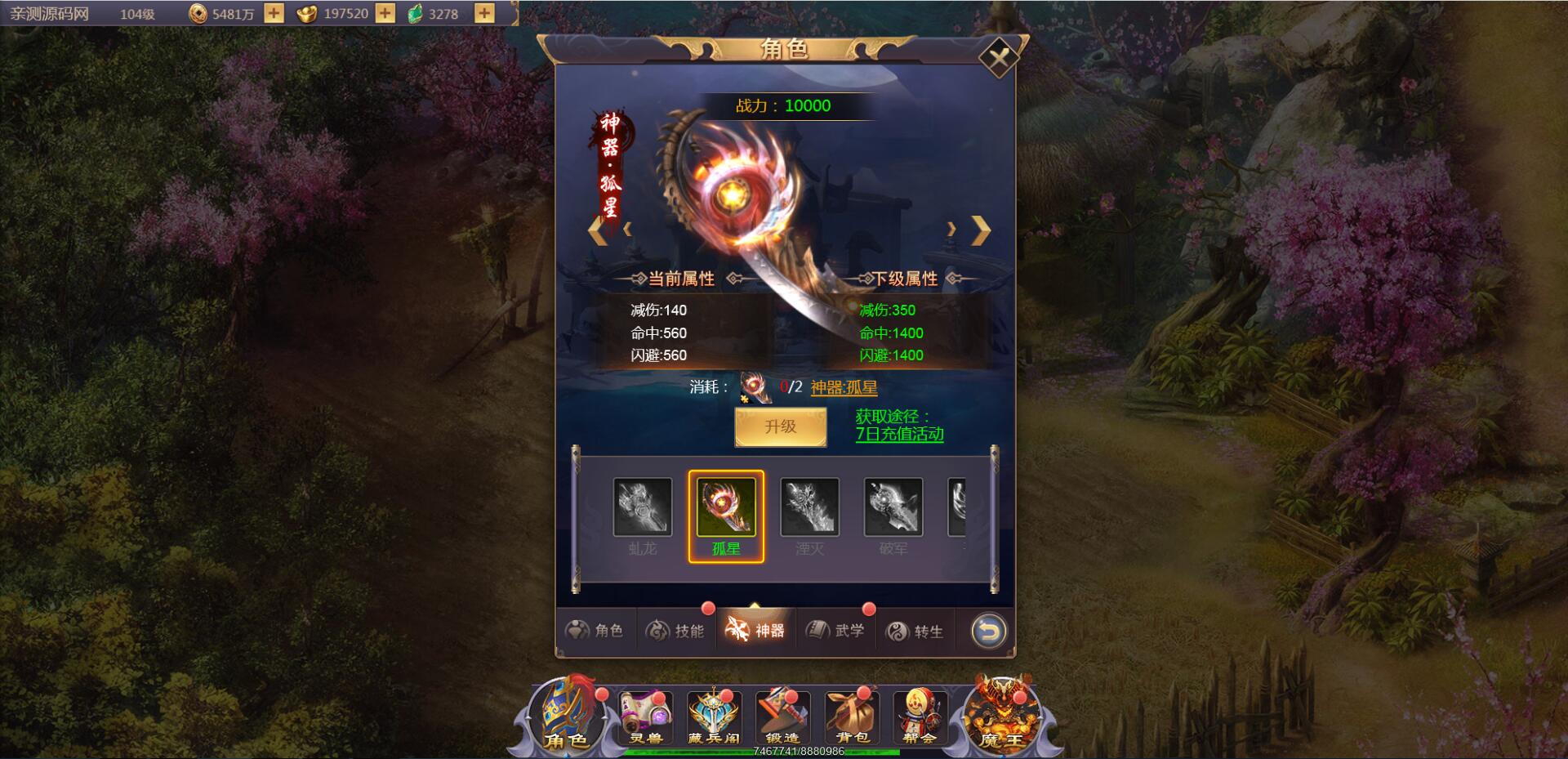Screen dimensions: 1568x759
Task: Open the 灵兽 (spirit pet) panel
Action: pyautogui.click(x=644, y=717)
